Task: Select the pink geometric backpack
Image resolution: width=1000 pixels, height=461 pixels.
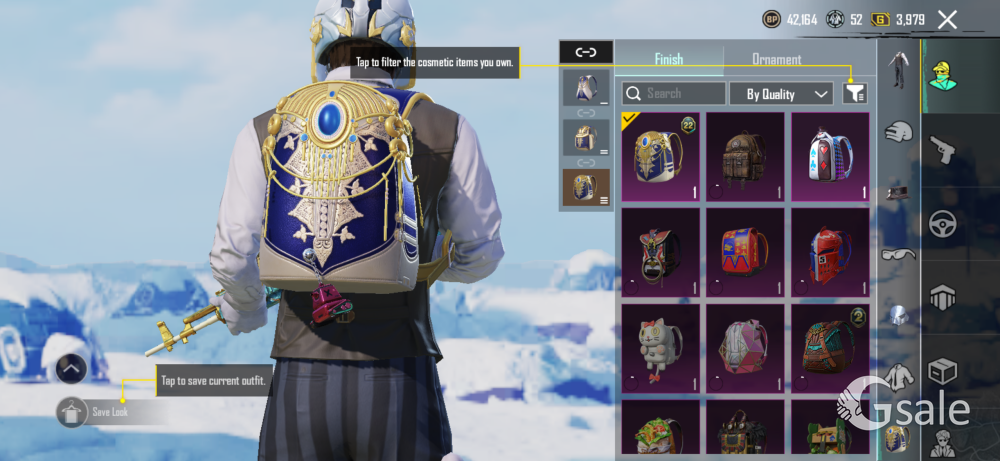Action: 744,347
